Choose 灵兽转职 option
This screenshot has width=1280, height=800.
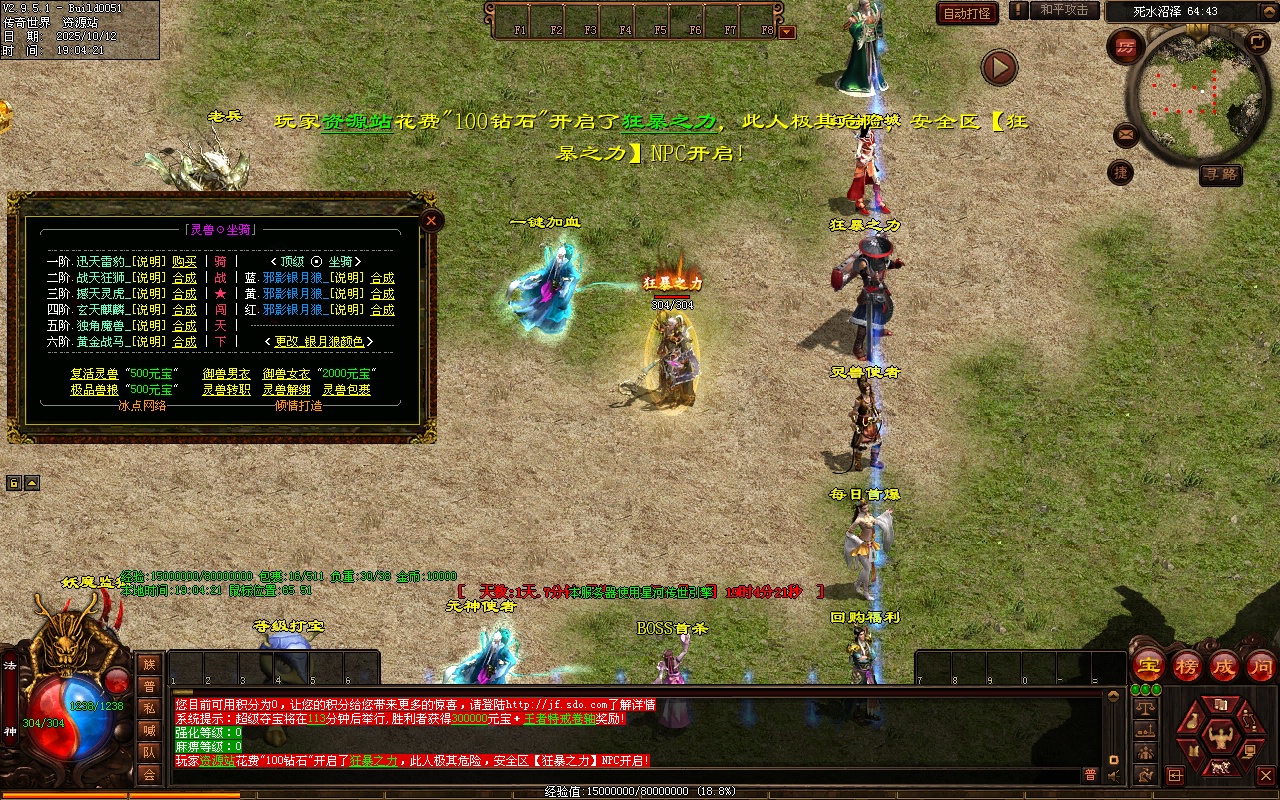[x=226, y=390]
